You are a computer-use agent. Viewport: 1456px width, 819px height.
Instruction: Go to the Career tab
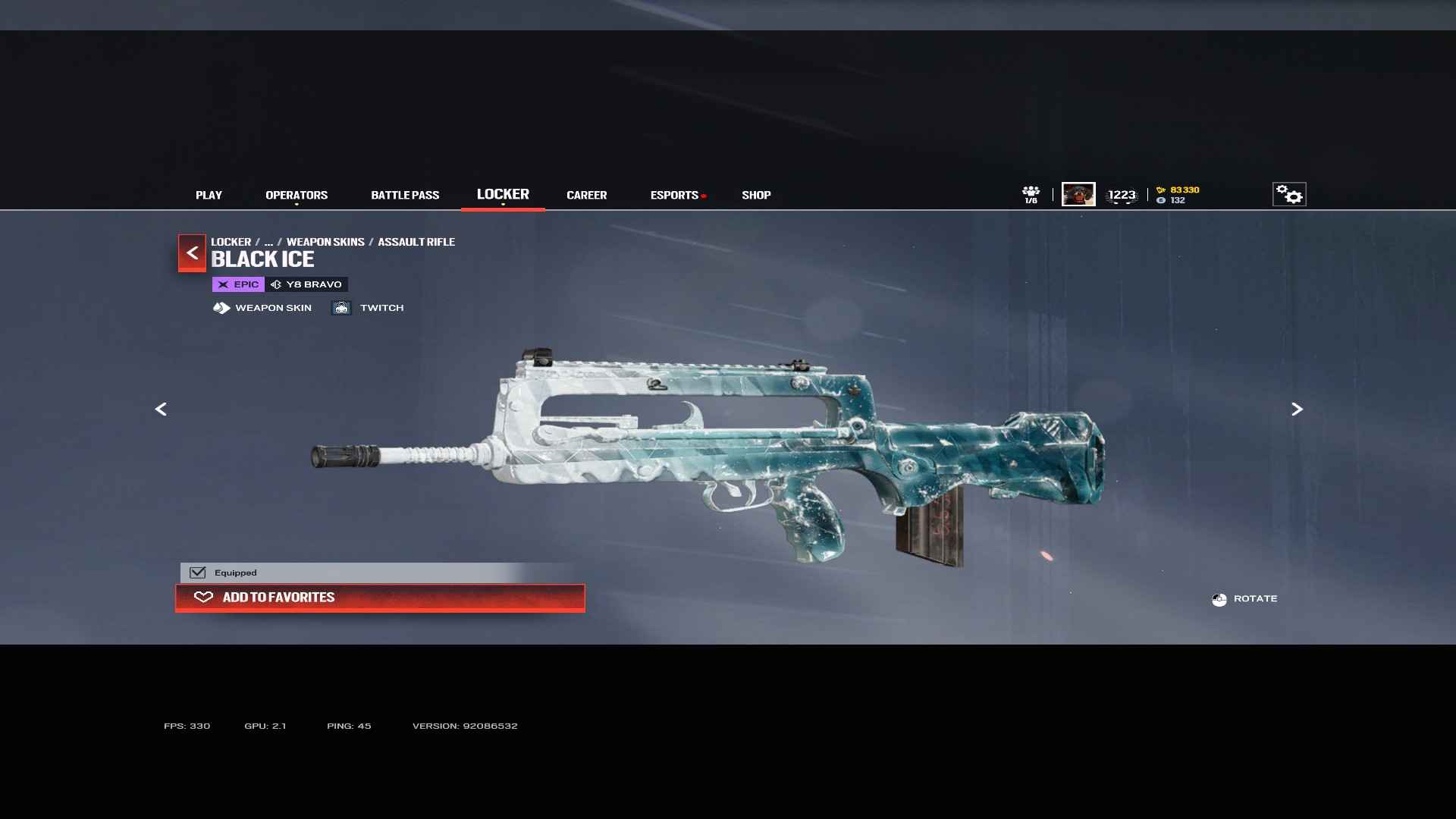[x=586, y=195]
